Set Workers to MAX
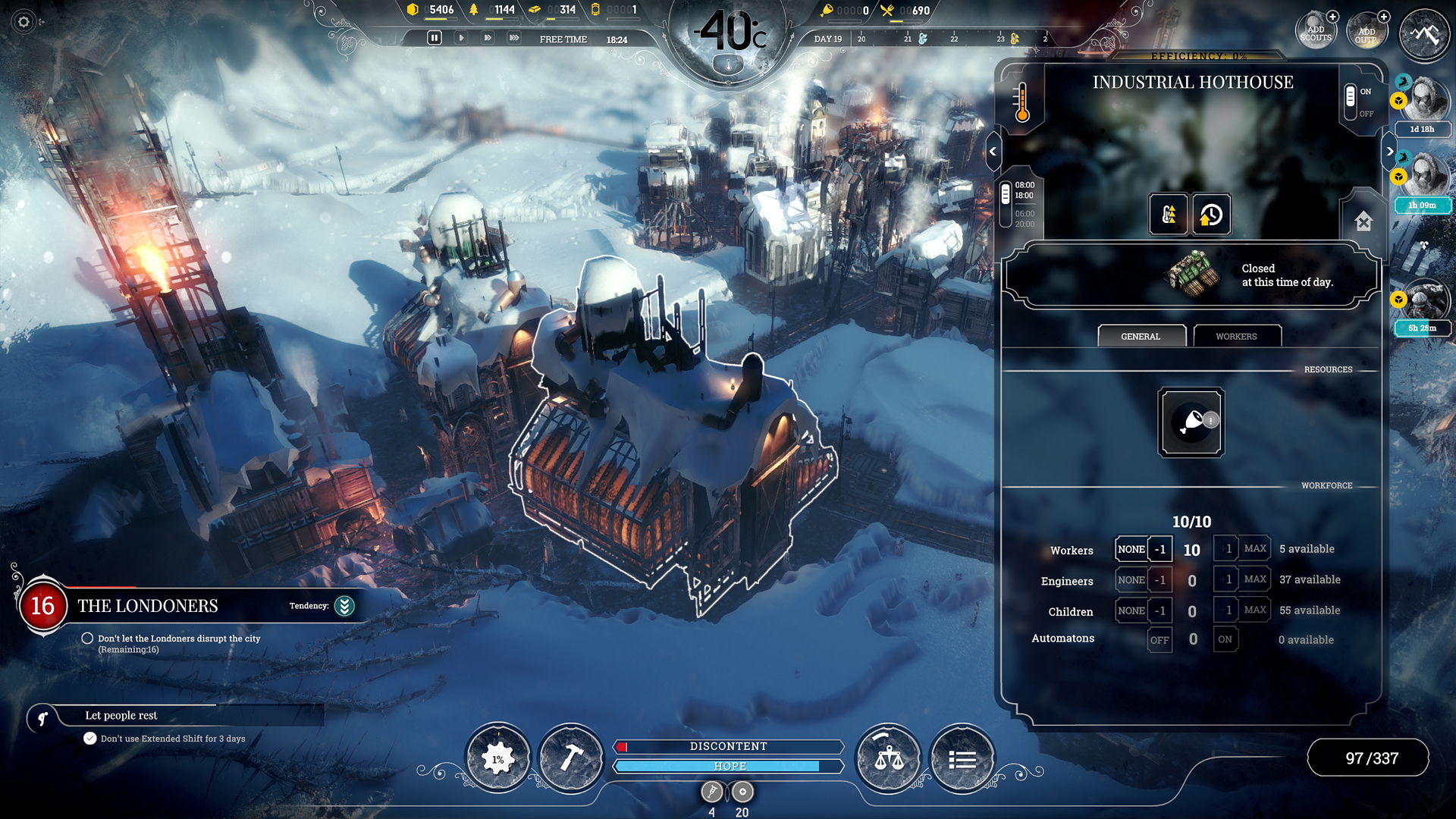The height and width of the screenshot is (819, 1456). 1256,548
